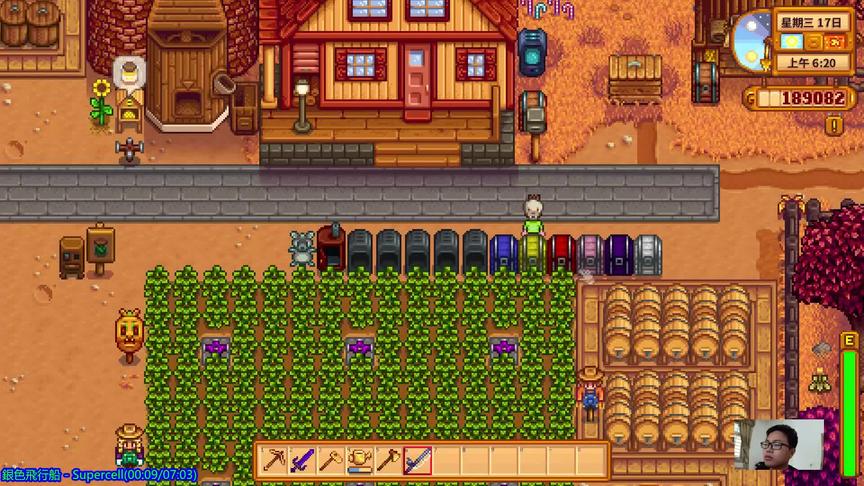Screen dimensions: 864x486
Task: Select the pickaxe in the hotbar
Action: 274,461
